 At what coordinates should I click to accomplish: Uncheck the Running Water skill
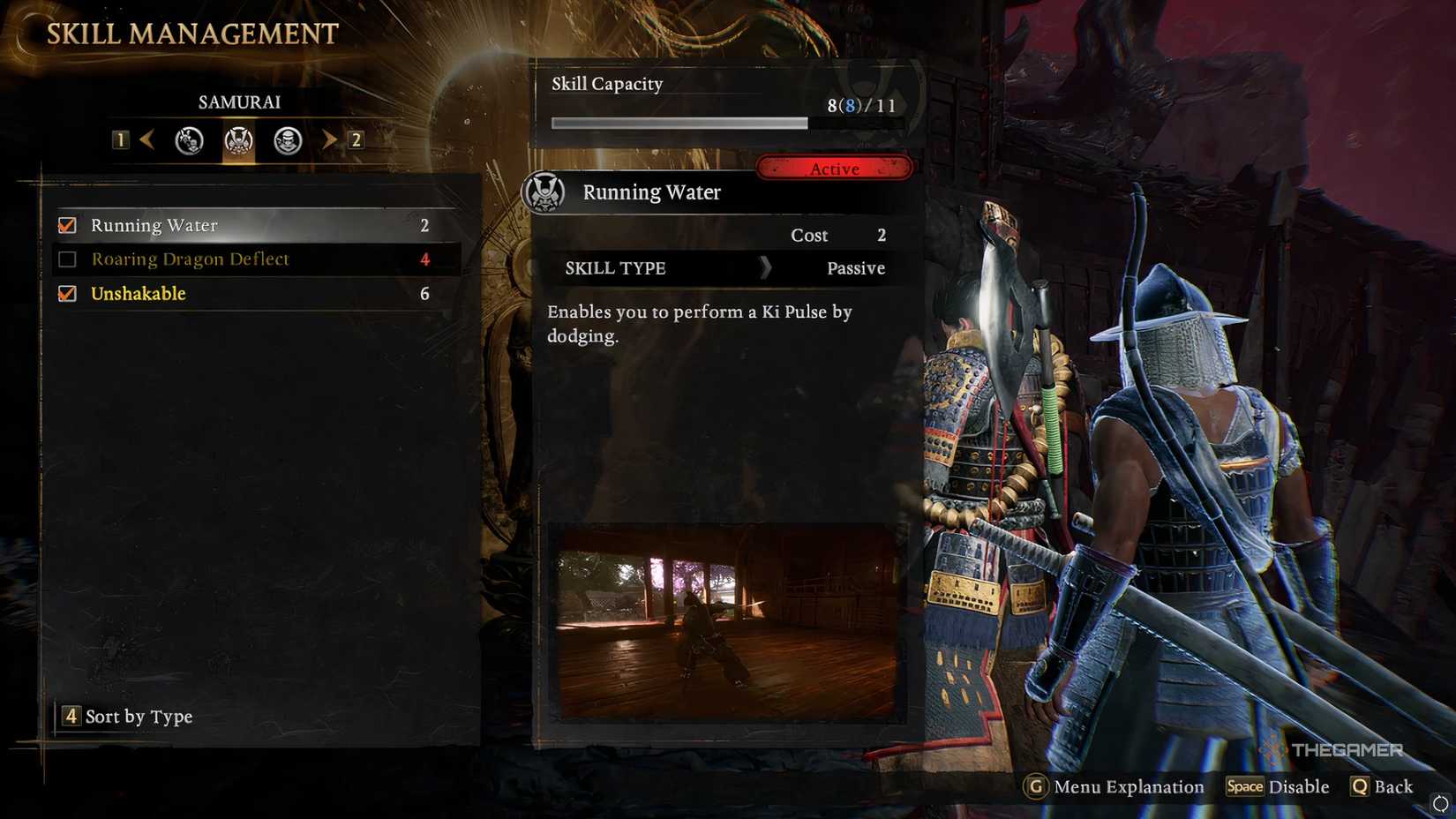pos(66,225)
